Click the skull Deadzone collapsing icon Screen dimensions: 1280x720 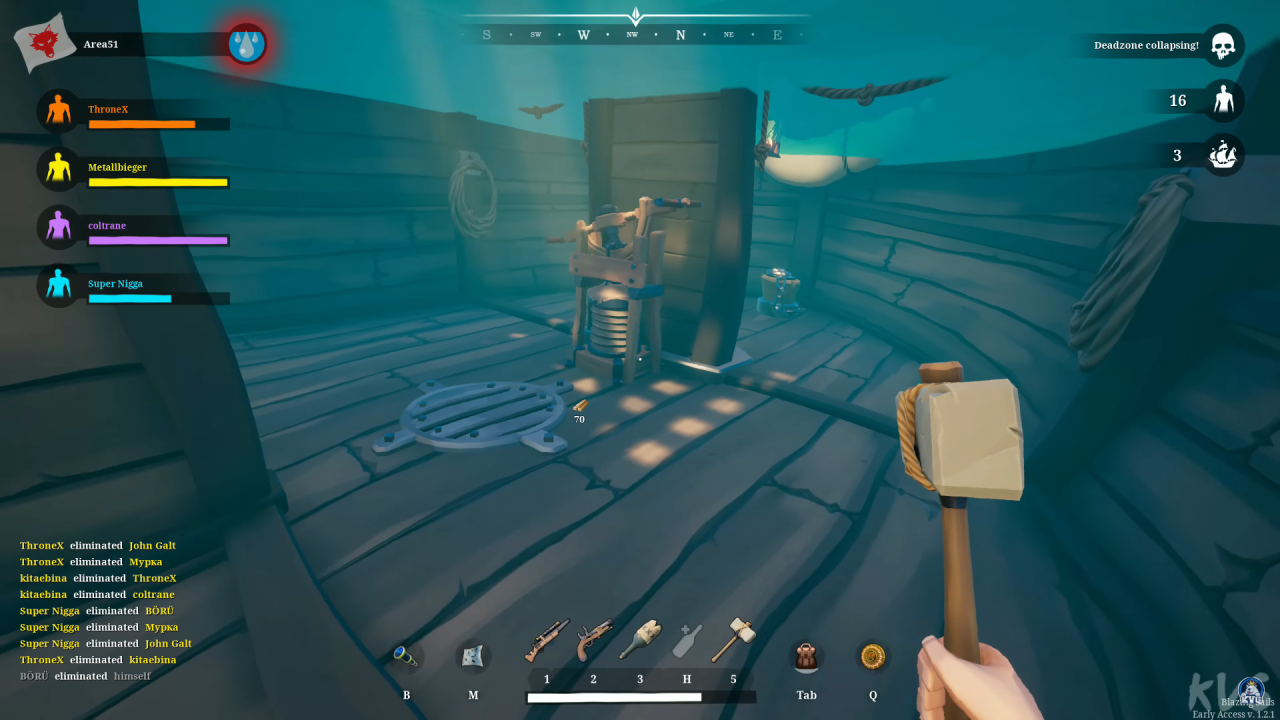pos(1223,44)
